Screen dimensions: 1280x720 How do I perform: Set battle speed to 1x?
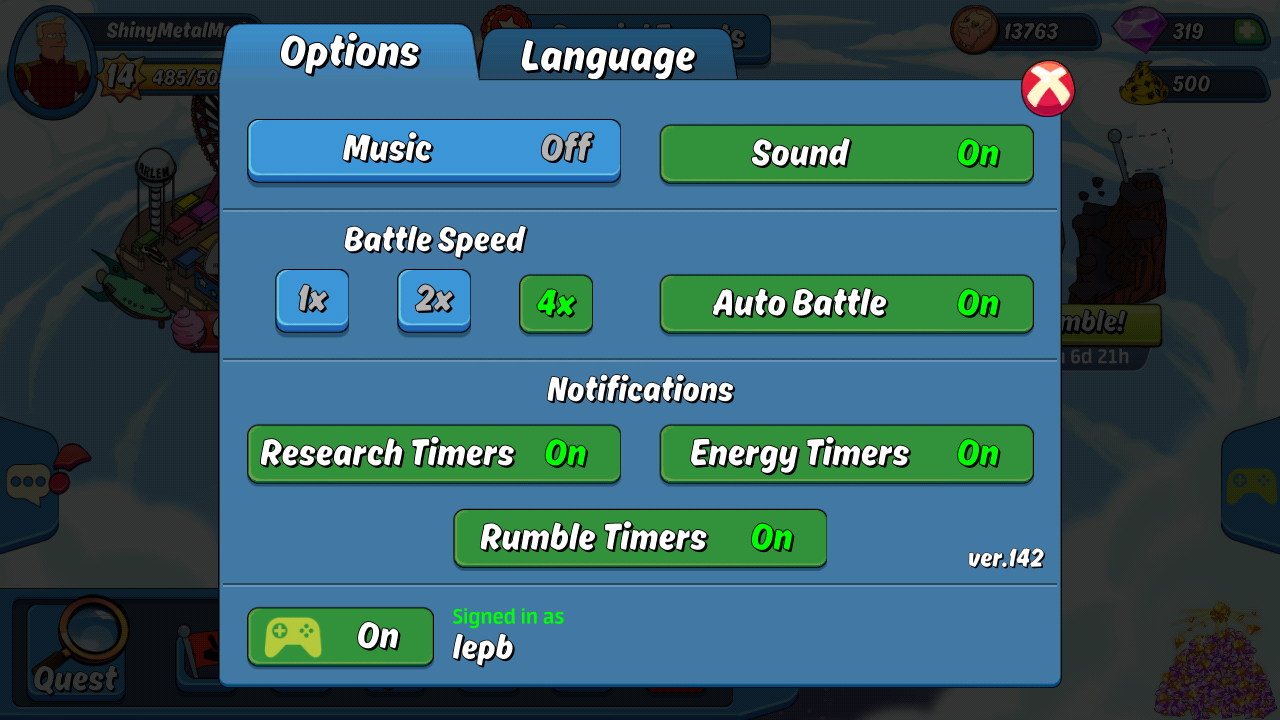pyautogui.click(x=312, y=299)
